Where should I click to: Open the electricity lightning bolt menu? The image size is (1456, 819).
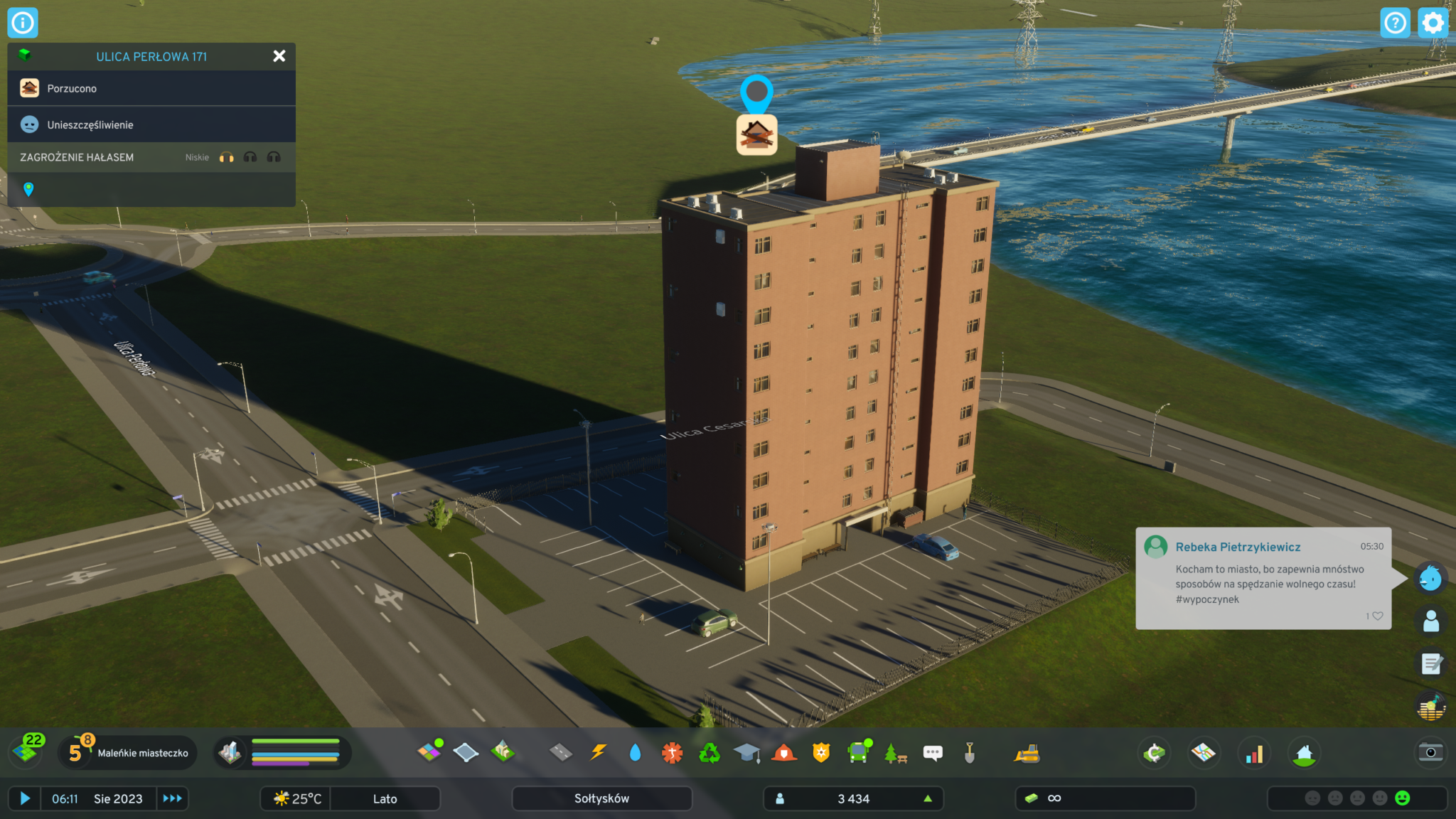(x=599, y=752)
